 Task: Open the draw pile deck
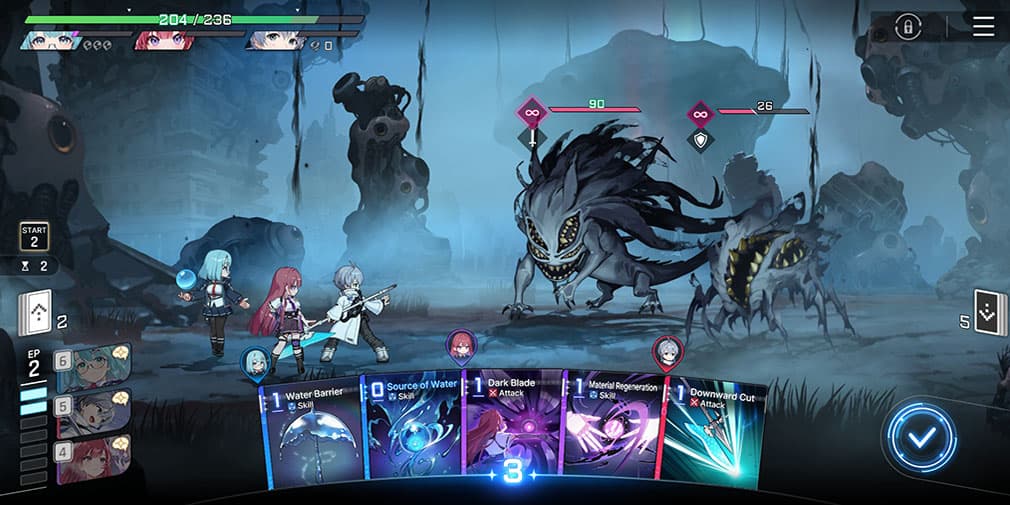[34, 314]
